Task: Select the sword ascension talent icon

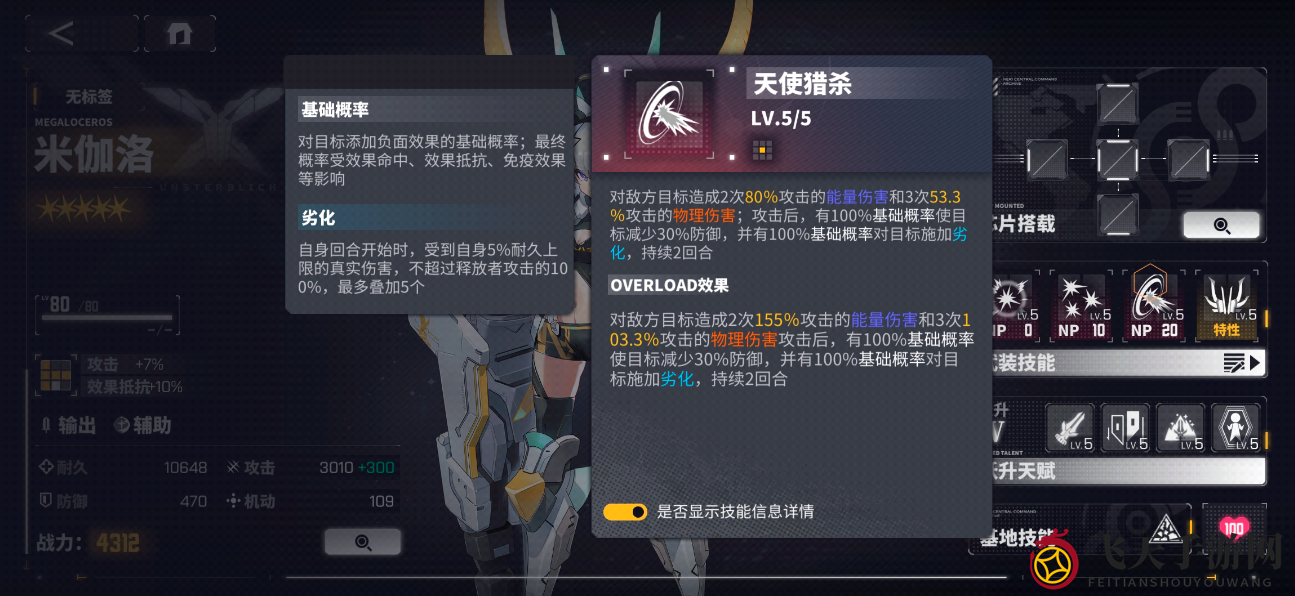Action: click(x=1070, y=427)
